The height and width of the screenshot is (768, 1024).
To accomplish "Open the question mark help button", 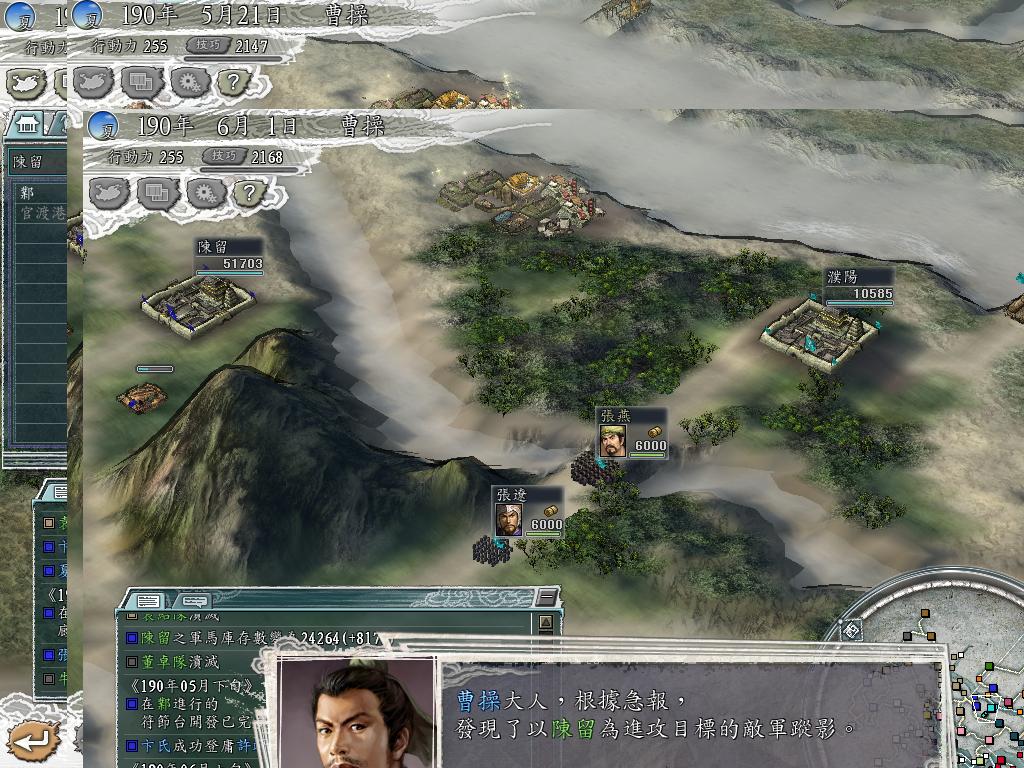I will pyautogui.click(x=250, y=192).
